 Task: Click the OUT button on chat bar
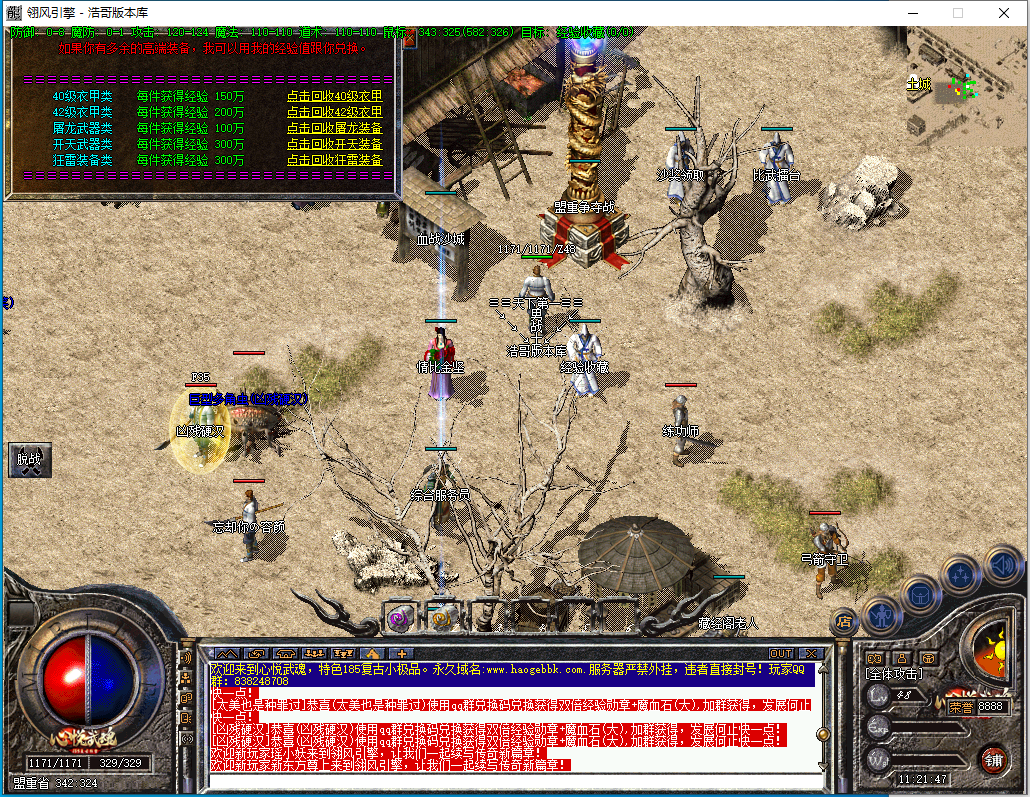coord(780,654)
